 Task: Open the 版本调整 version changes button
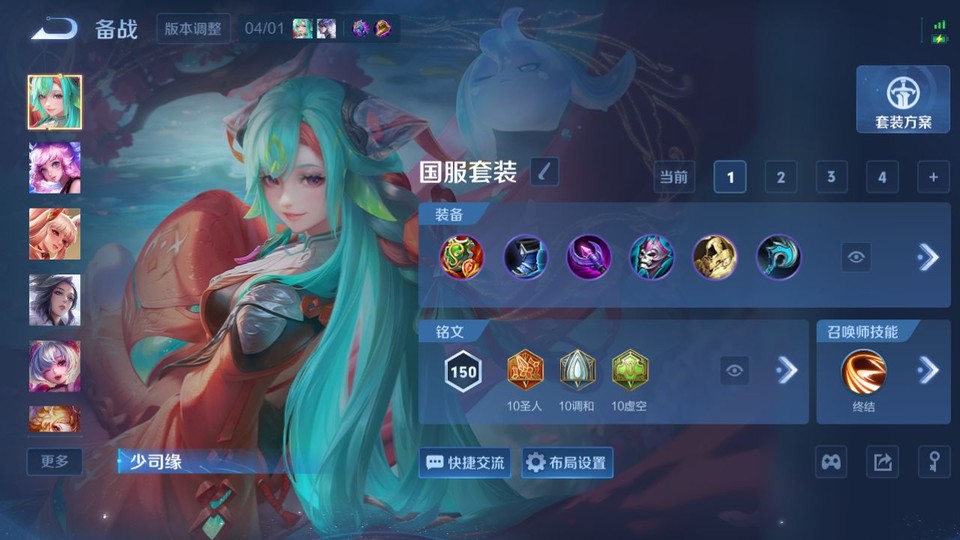tap(194, 28)
